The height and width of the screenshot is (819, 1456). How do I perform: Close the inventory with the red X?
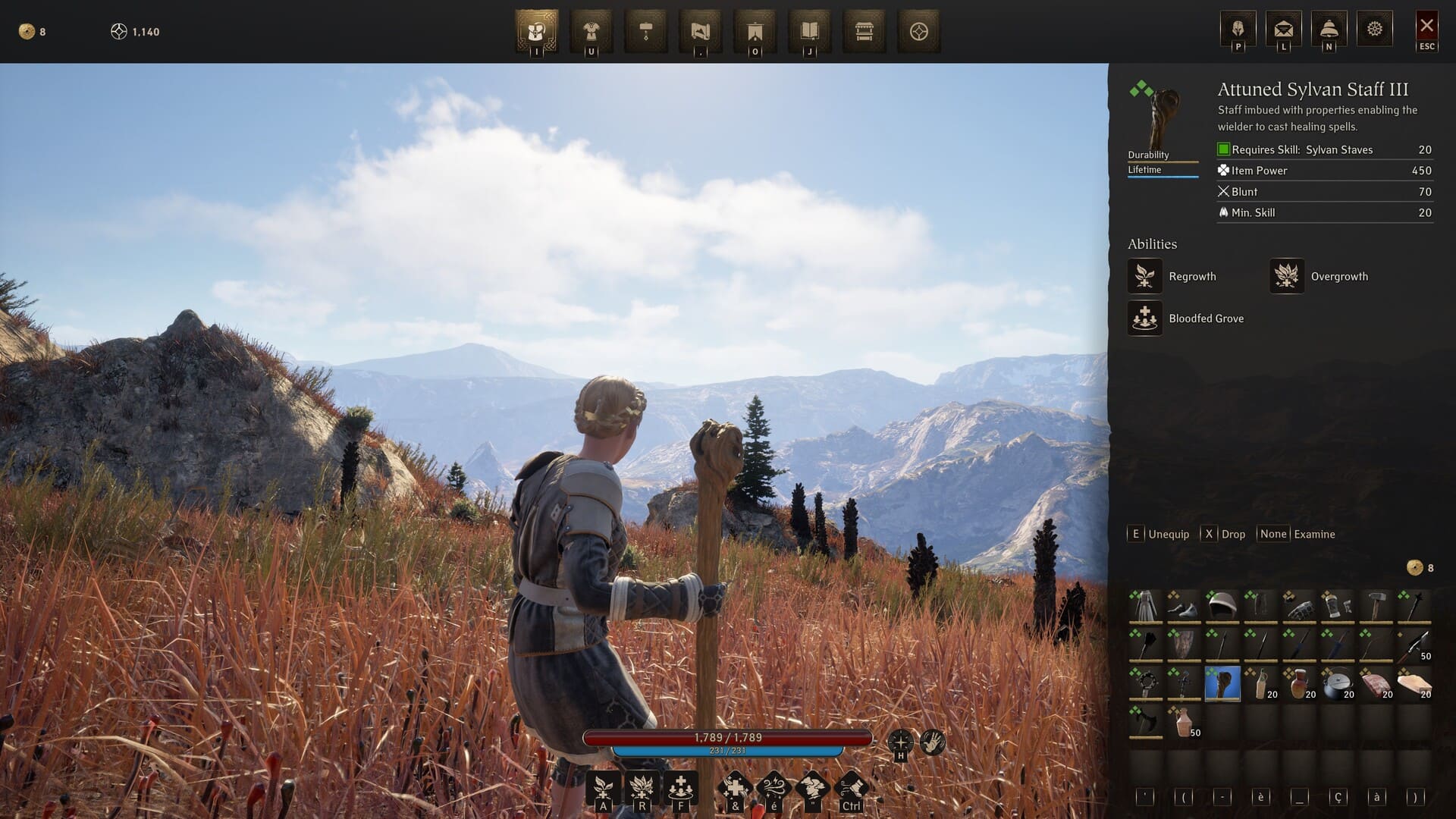1426,27
